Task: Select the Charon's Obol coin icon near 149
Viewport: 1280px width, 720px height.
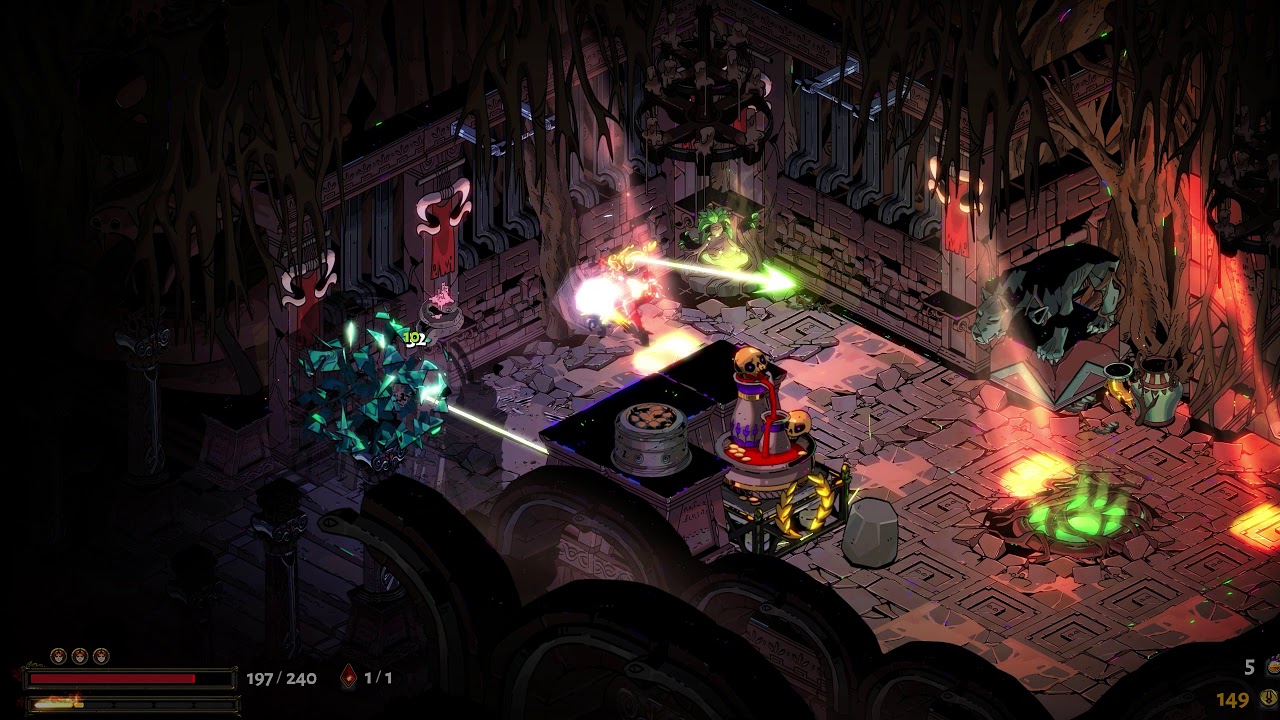Action: (x=1269, y=698)
